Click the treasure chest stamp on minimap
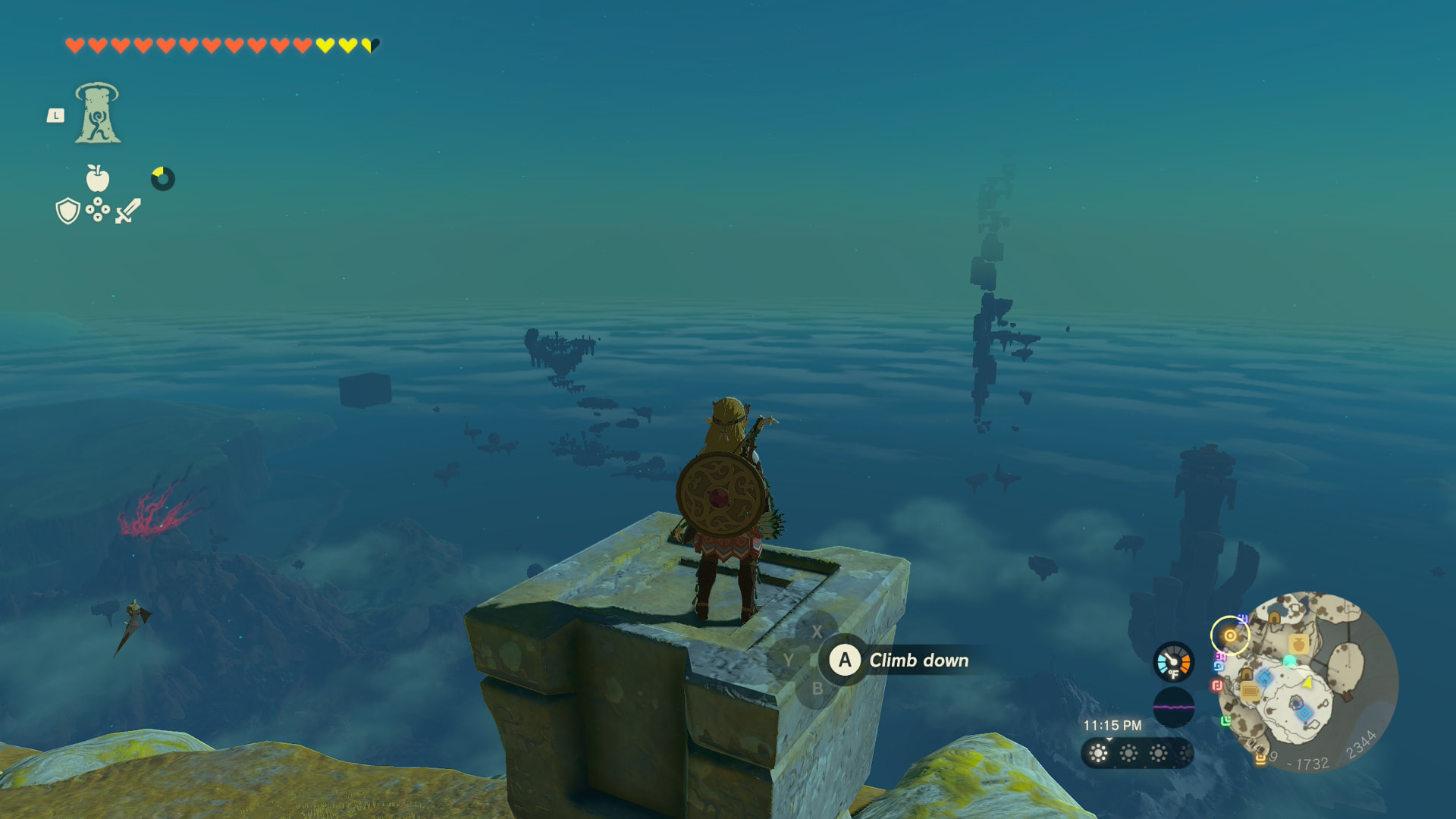This screenshot has width=1456, height=819. click(x=1250, y=690)
